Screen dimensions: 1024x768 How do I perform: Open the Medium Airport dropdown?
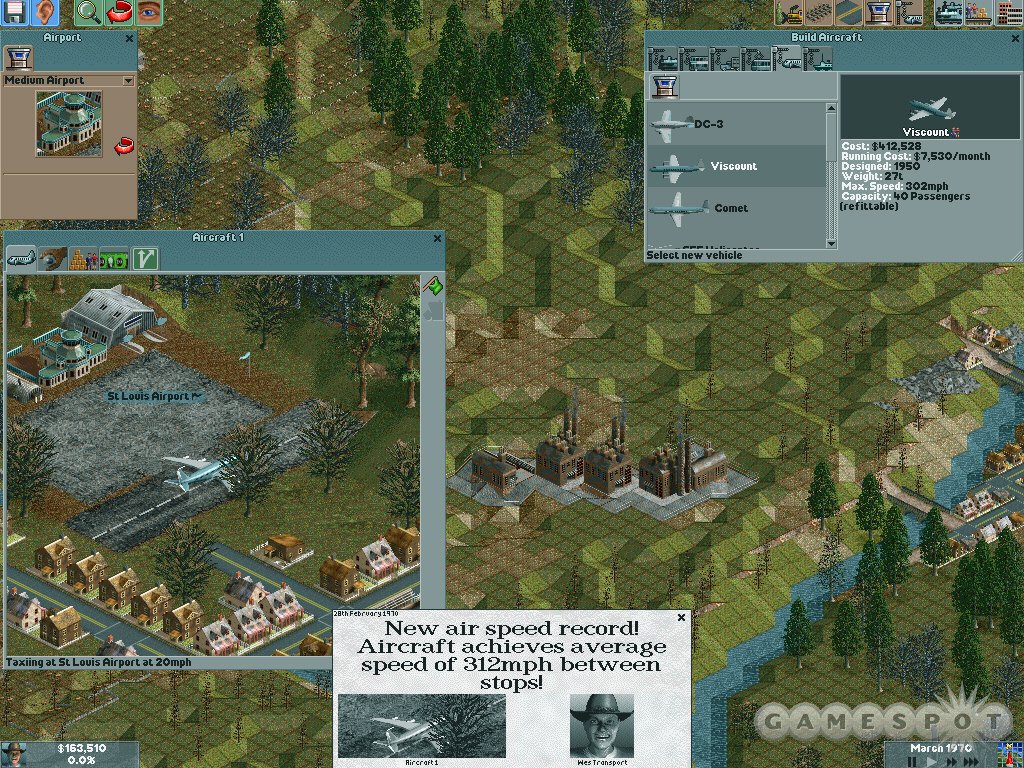pos(128,80)
